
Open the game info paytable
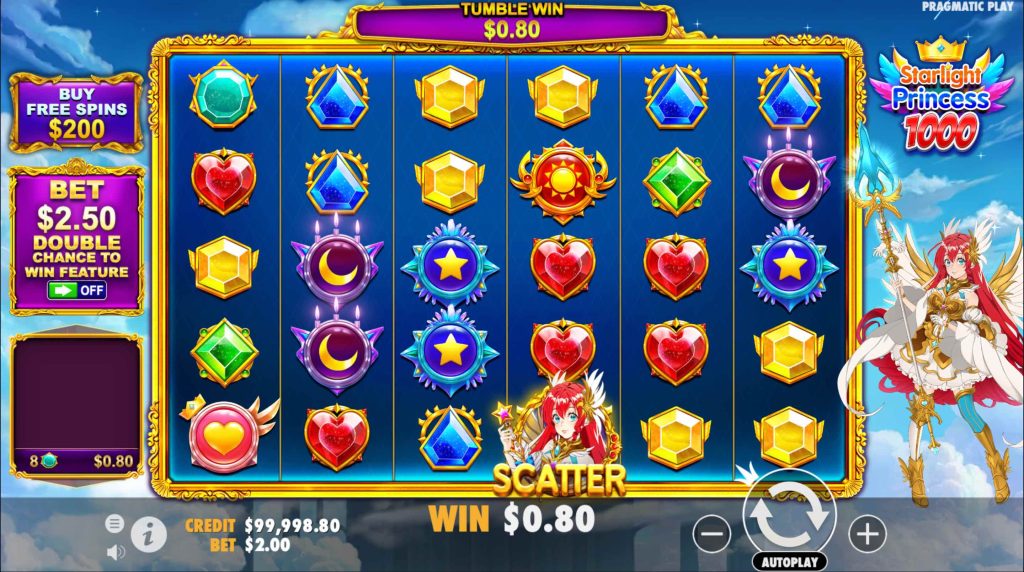(x=148, y=534)
